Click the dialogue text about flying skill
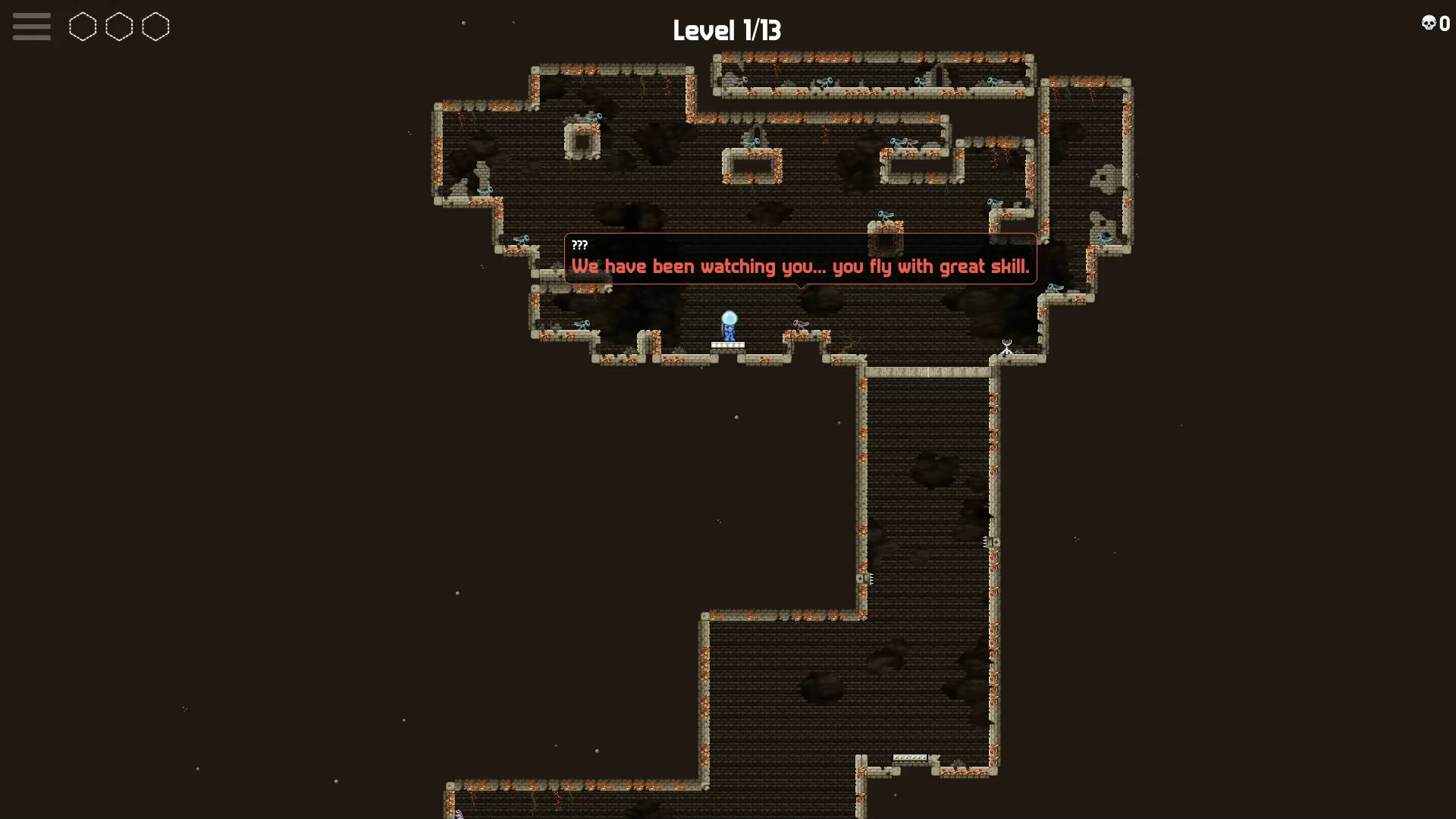This screenshot has height=819, width=1456. [802, 267]
